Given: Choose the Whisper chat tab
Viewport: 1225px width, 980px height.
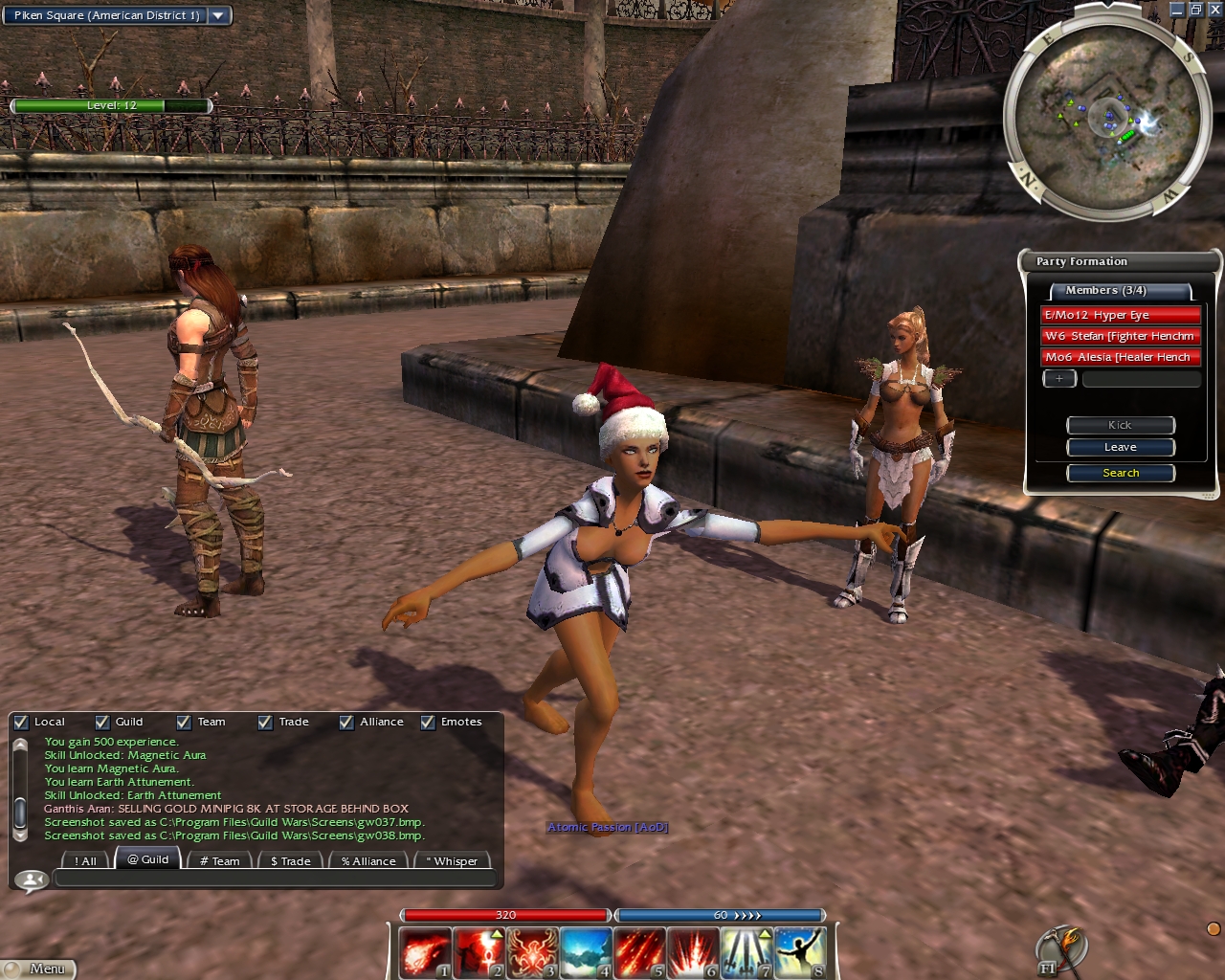Looking at the screenshot, I should pos(452,860).
